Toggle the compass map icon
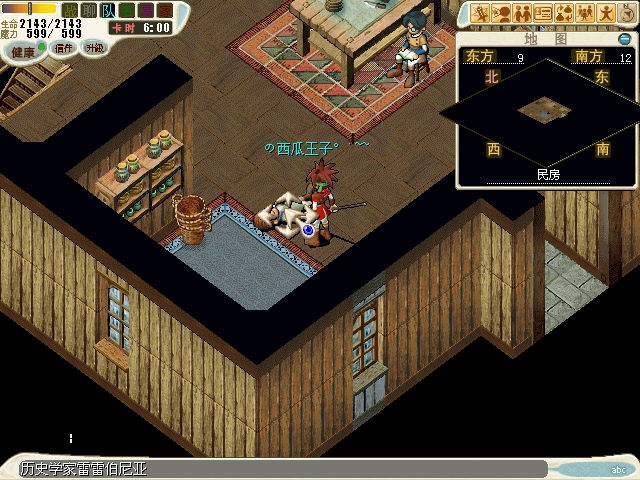 626,14
